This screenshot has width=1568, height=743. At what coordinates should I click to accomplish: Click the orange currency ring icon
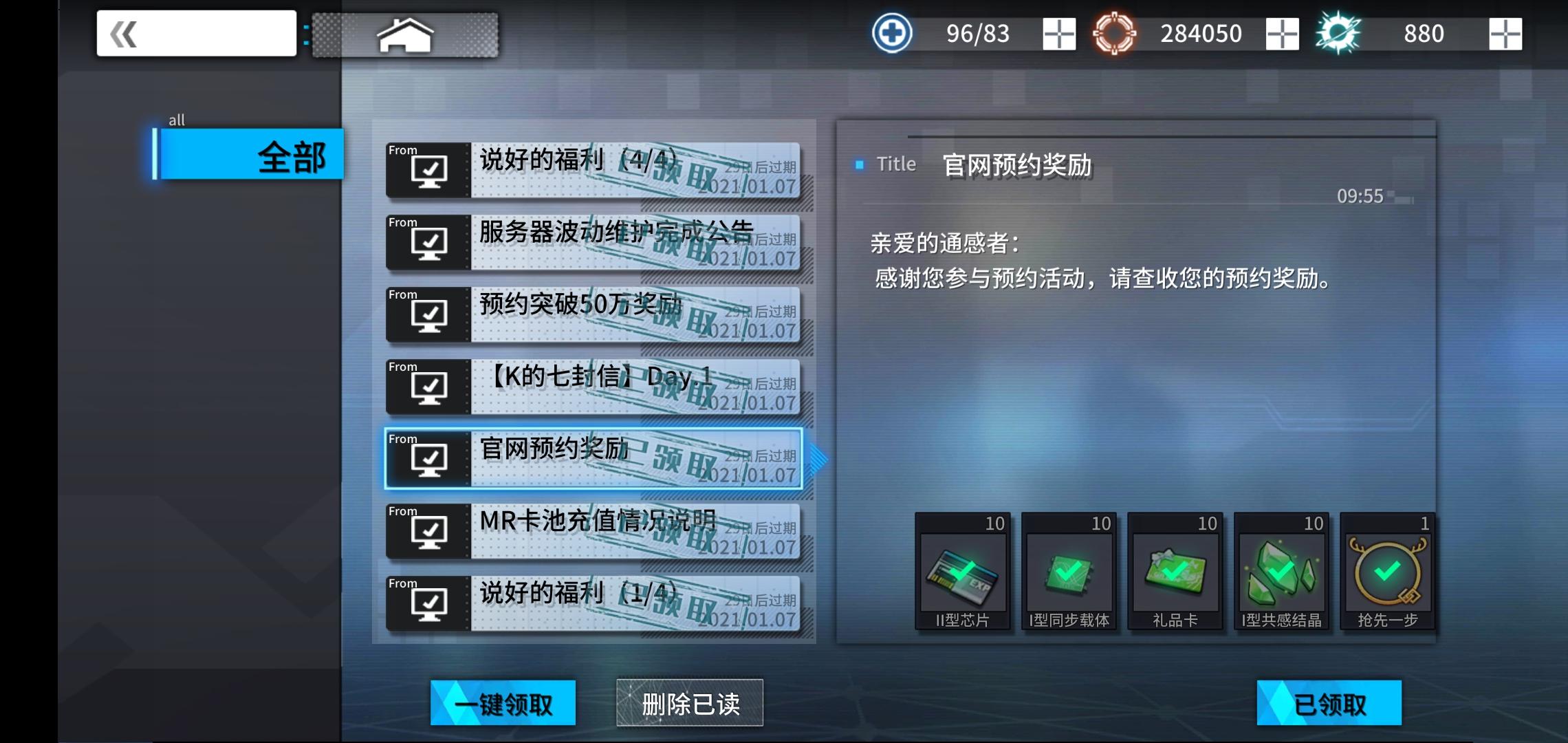1115,32
